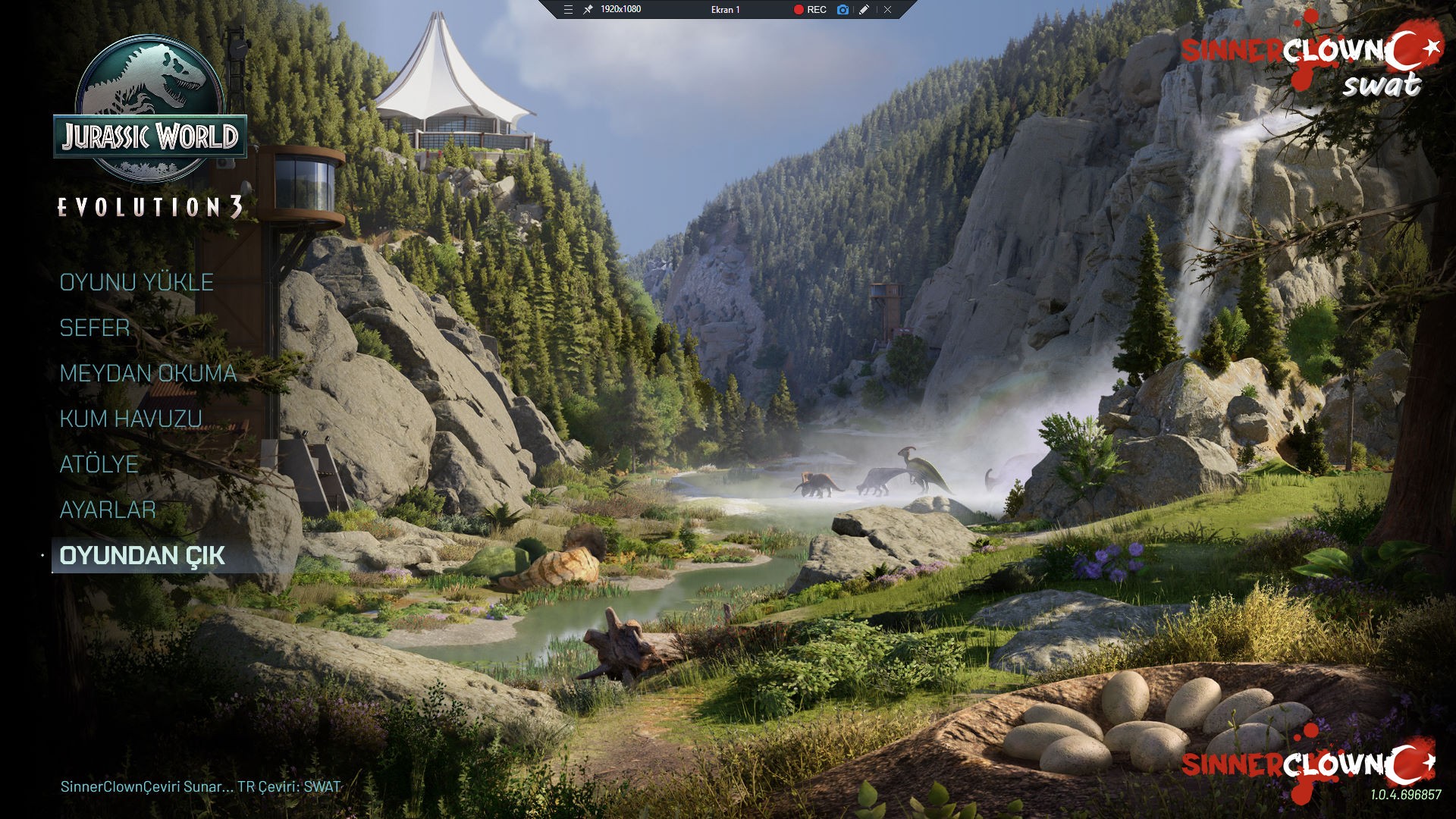Close the recording overlay toolbar
1456x819 pixels.
(x=887, y=10)
